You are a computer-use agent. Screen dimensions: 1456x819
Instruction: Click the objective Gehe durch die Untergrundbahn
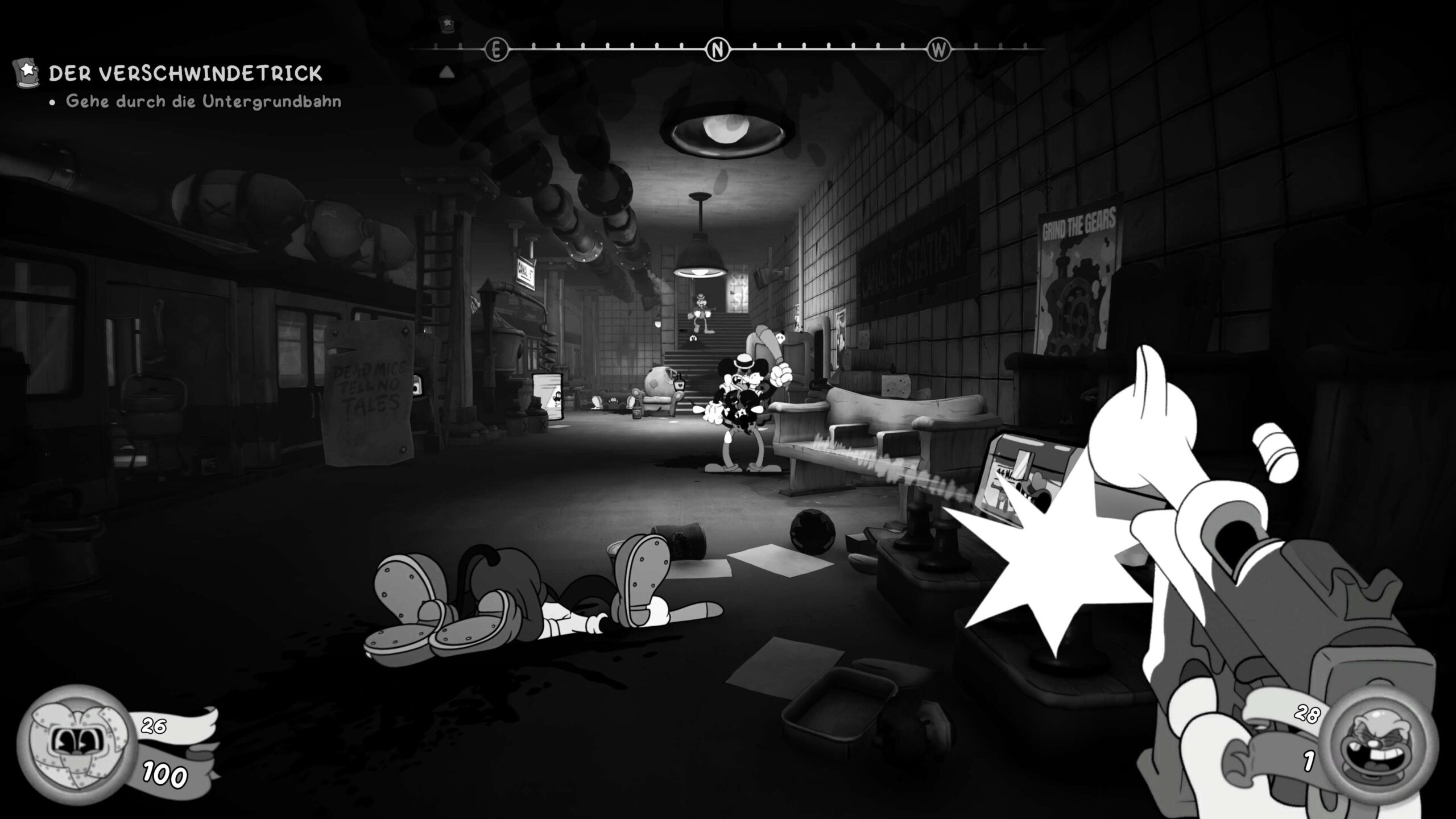point(203,102)
